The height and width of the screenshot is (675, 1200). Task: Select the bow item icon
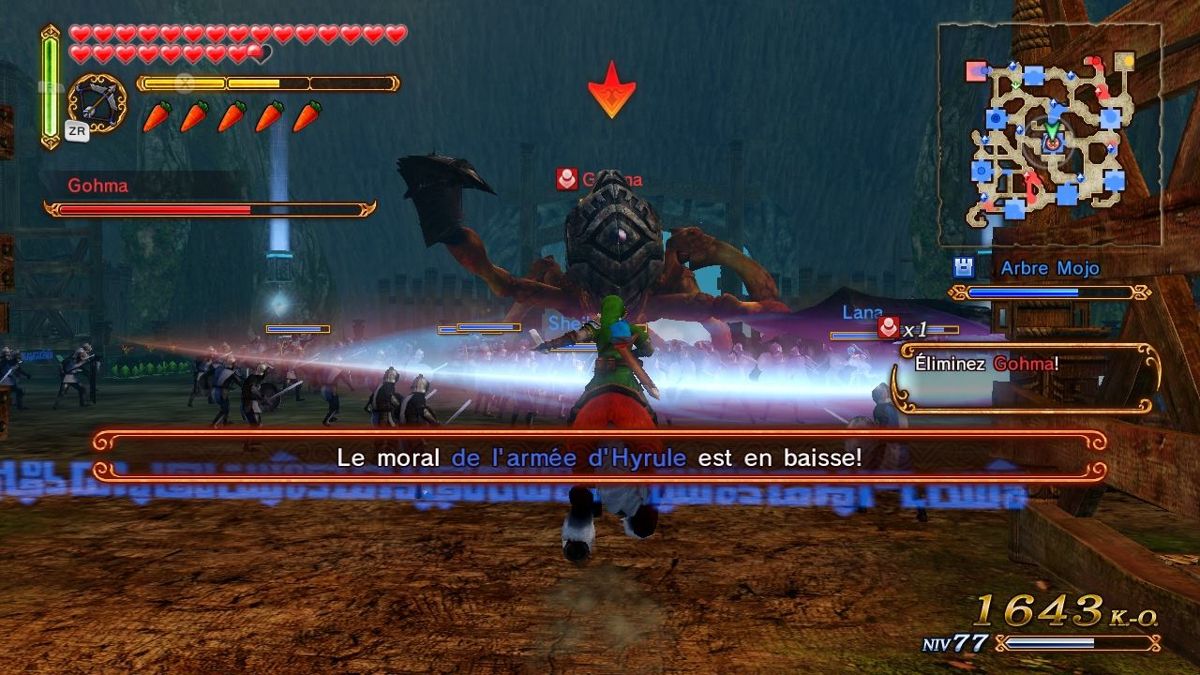click(x=97, y=103)
